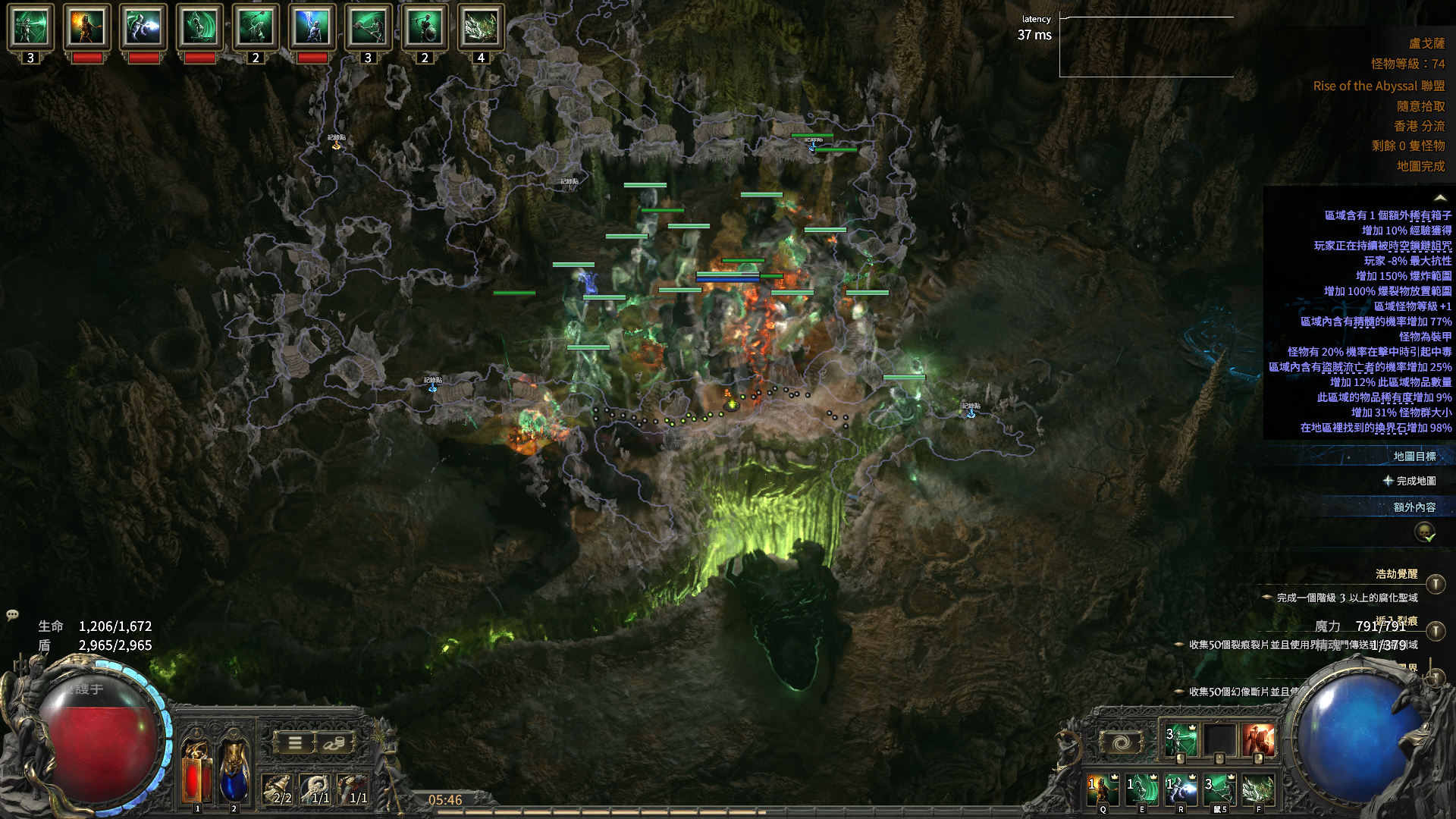The height and width of the screenshot is (819, 1456).
Task: Open the three-line game menu button
Action: click(x=295, y=743)
